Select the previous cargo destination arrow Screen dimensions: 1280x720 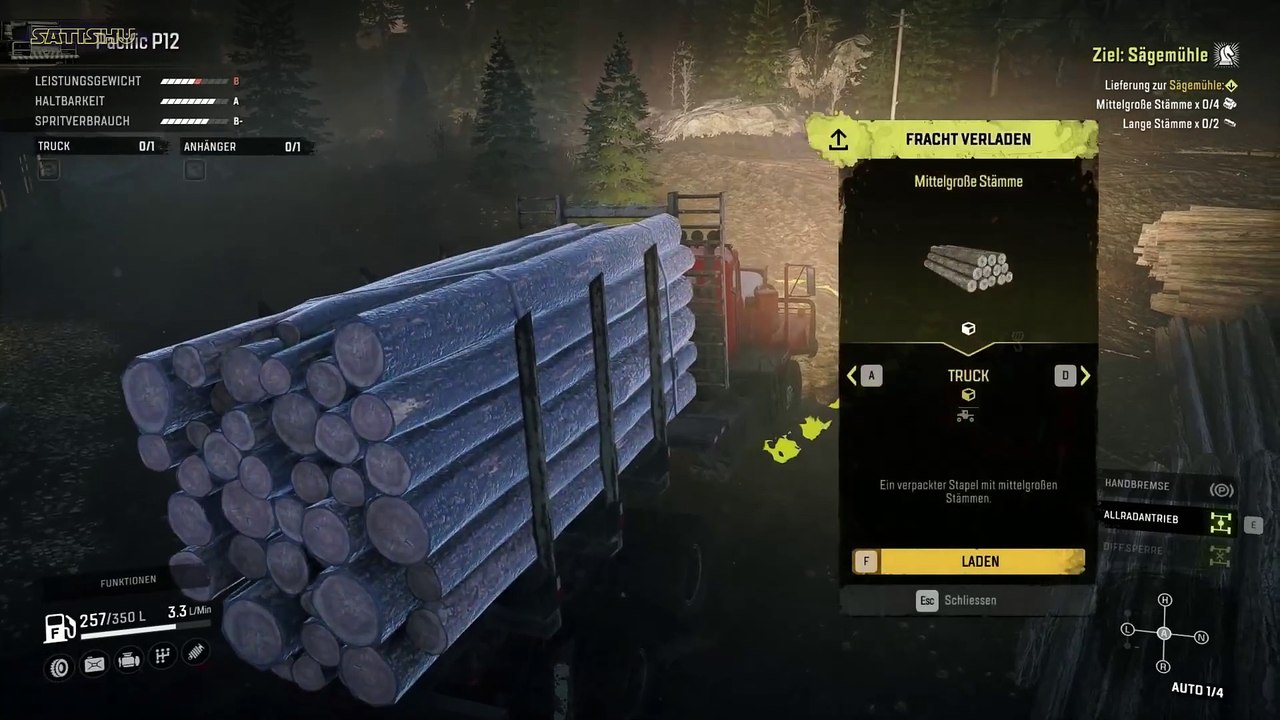(852, 376)
